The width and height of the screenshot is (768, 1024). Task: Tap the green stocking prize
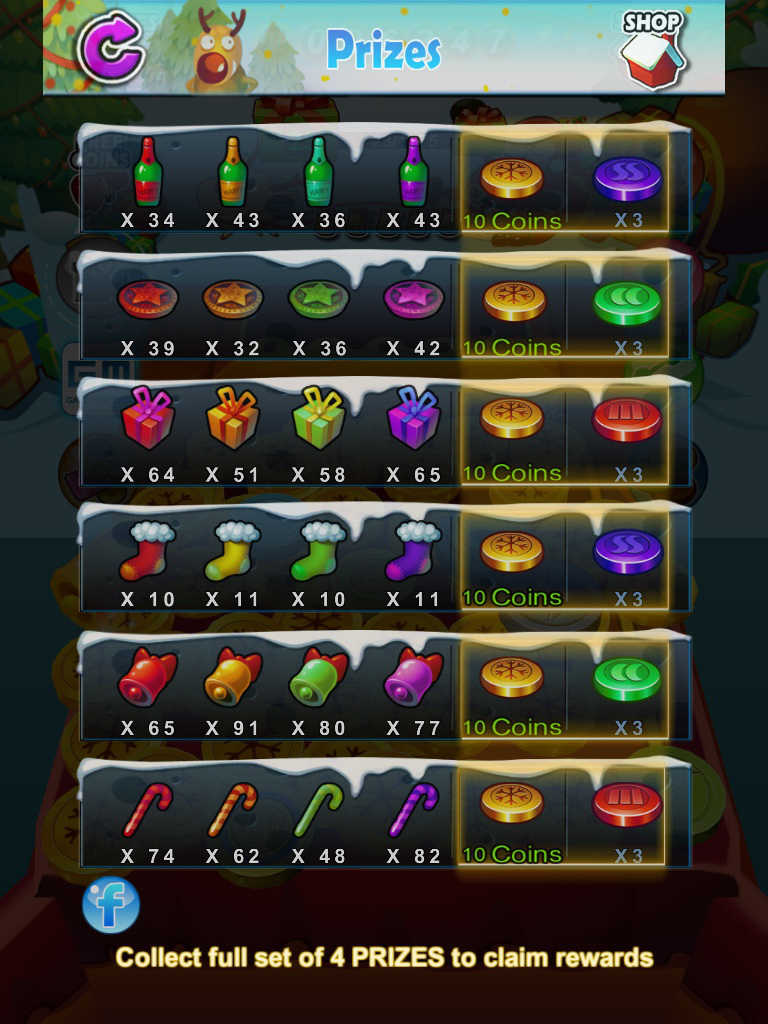(x=318, y=551)
